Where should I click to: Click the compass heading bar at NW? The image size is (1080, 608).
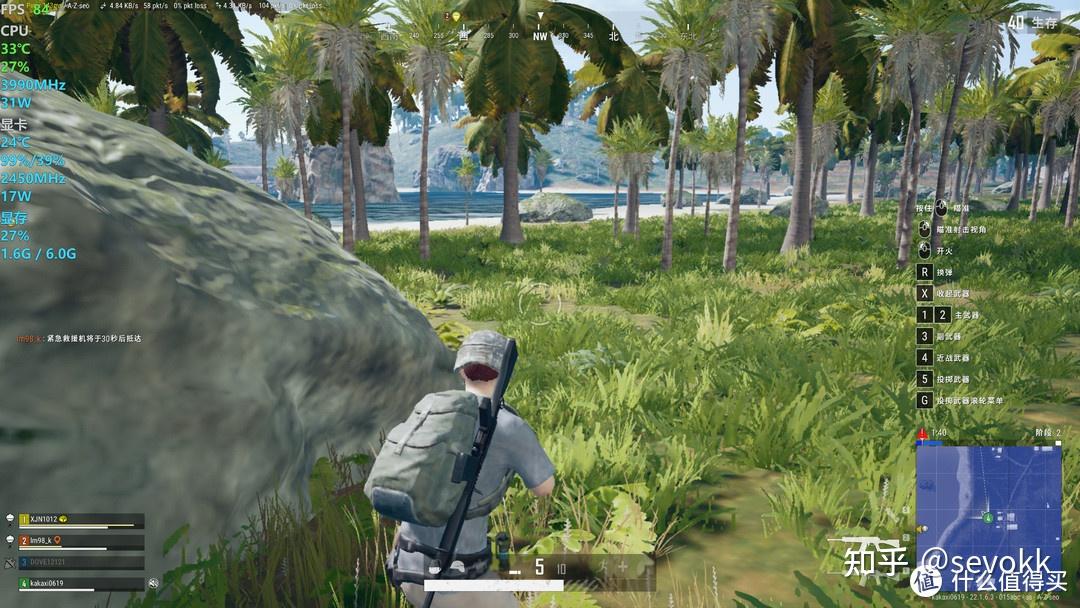pyautogui.click(x=540, y=35)
